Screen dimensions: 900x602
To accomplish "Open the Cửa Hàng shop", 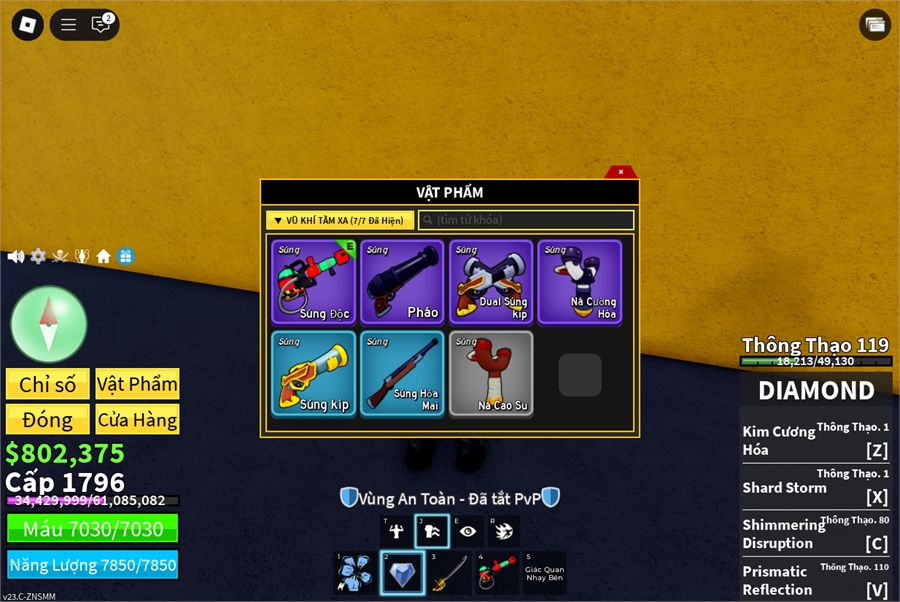I will [x=137, y=419].
